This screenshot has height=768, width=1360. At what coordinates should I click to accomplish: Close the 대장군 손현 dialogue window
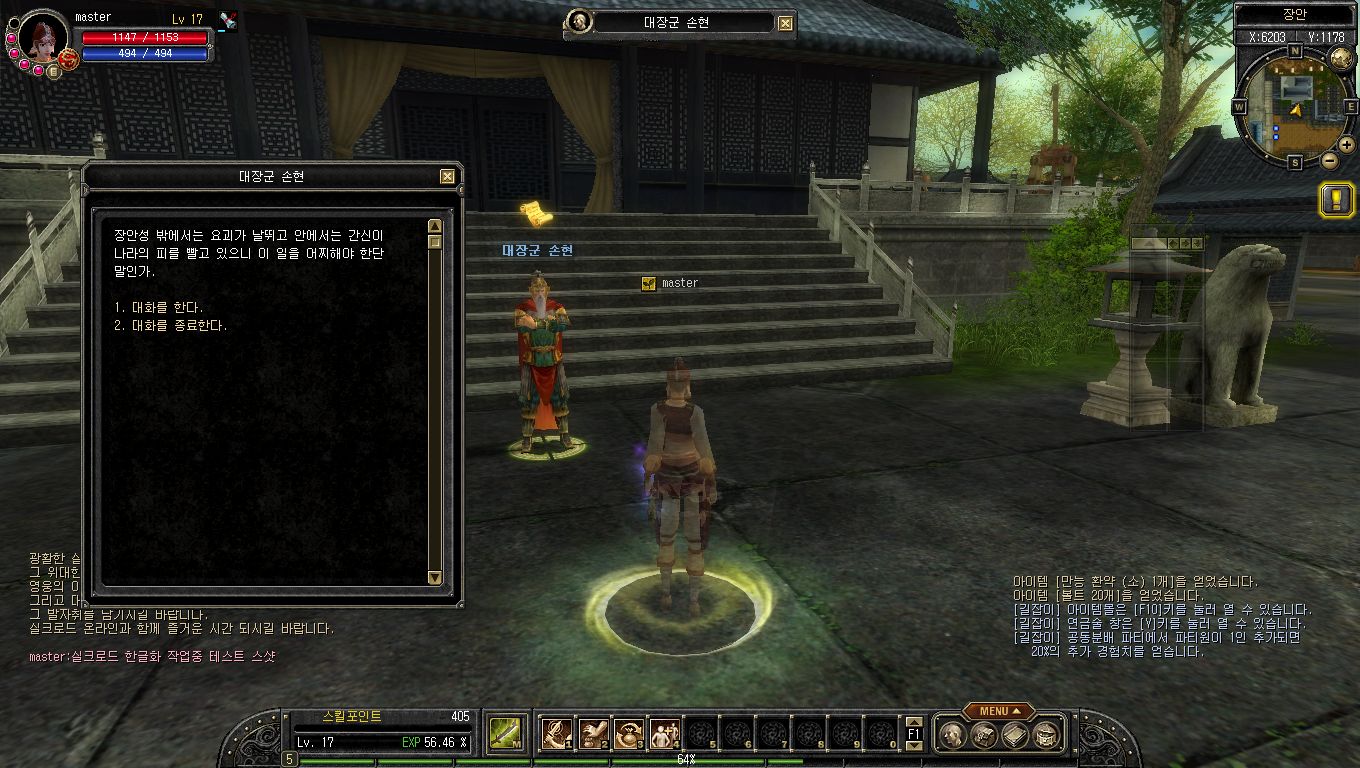click(x=447, y=177)
